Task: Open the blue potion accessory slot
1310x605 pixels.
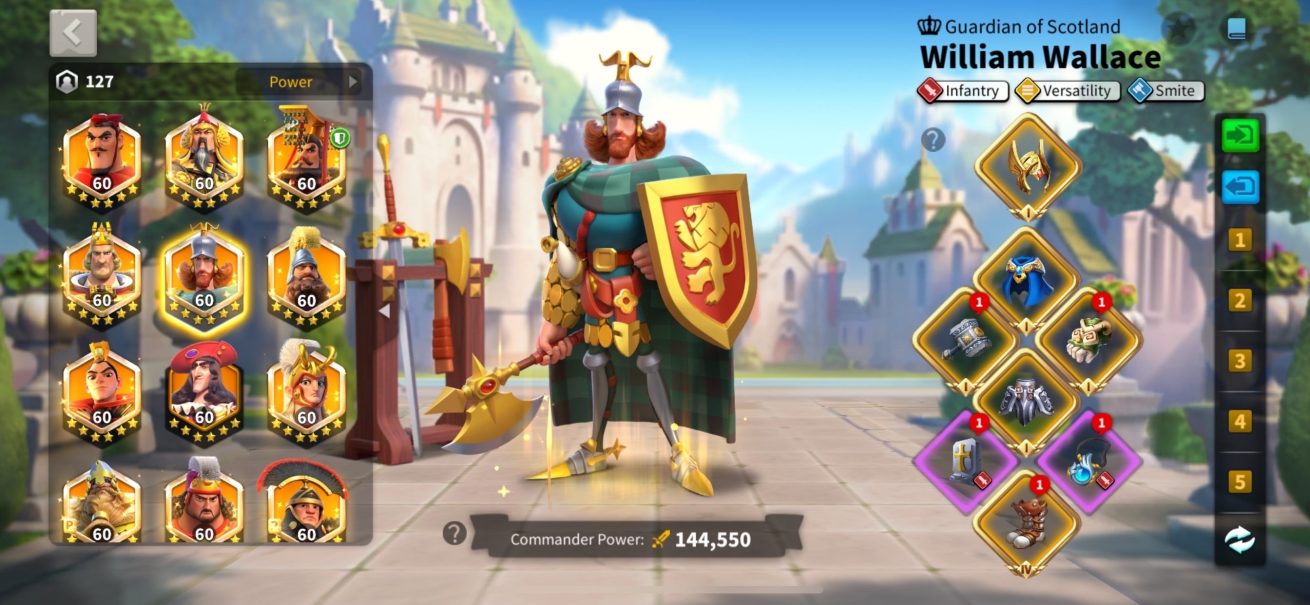Action: (x=1089, y=462)
